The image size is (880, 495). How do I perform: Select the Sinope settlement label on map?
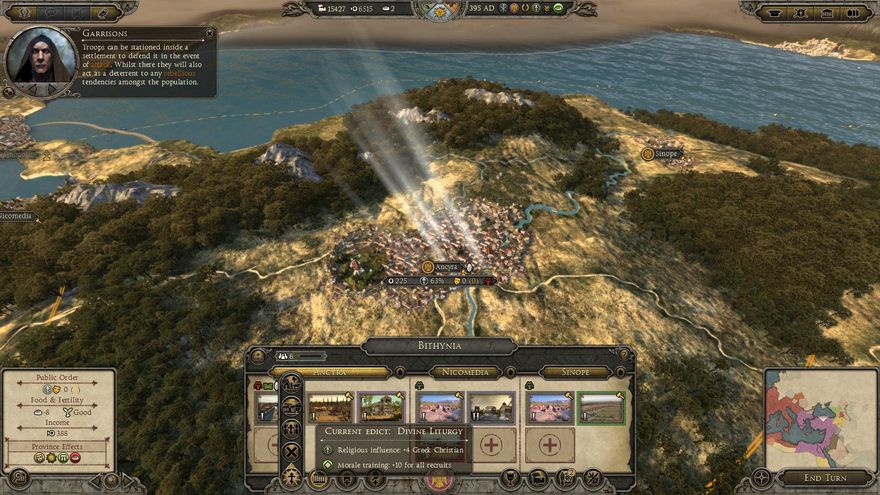pos(667,154)
